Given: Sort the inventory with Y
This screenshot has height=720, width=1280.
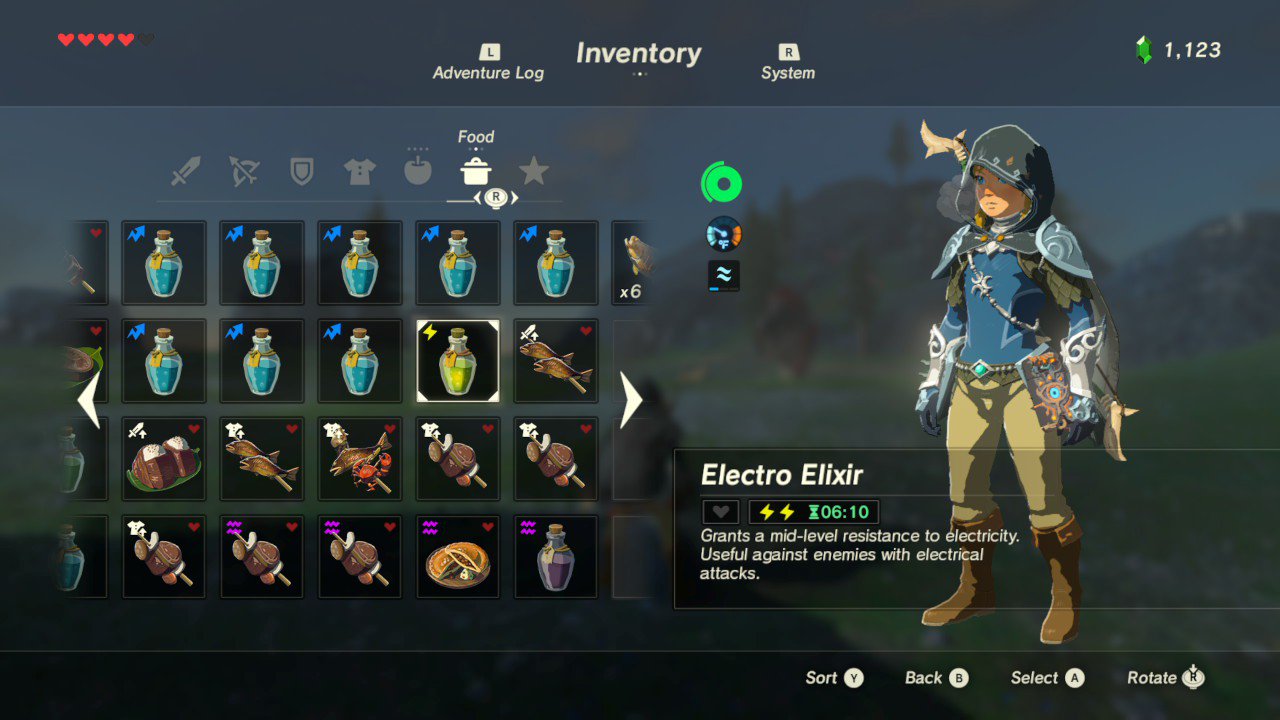Looking at the screenshot, I should [x=833, y=677].
